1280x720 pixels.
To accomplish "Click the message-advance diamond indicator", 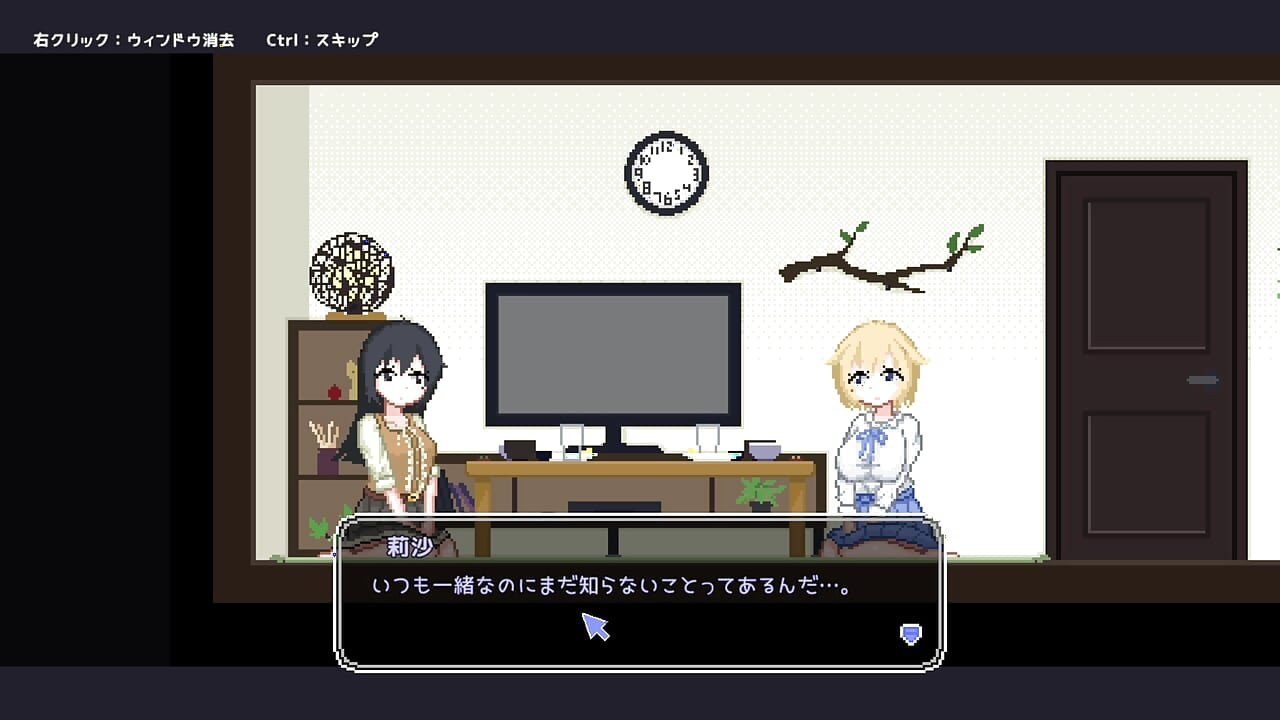I will pos(909,632).
